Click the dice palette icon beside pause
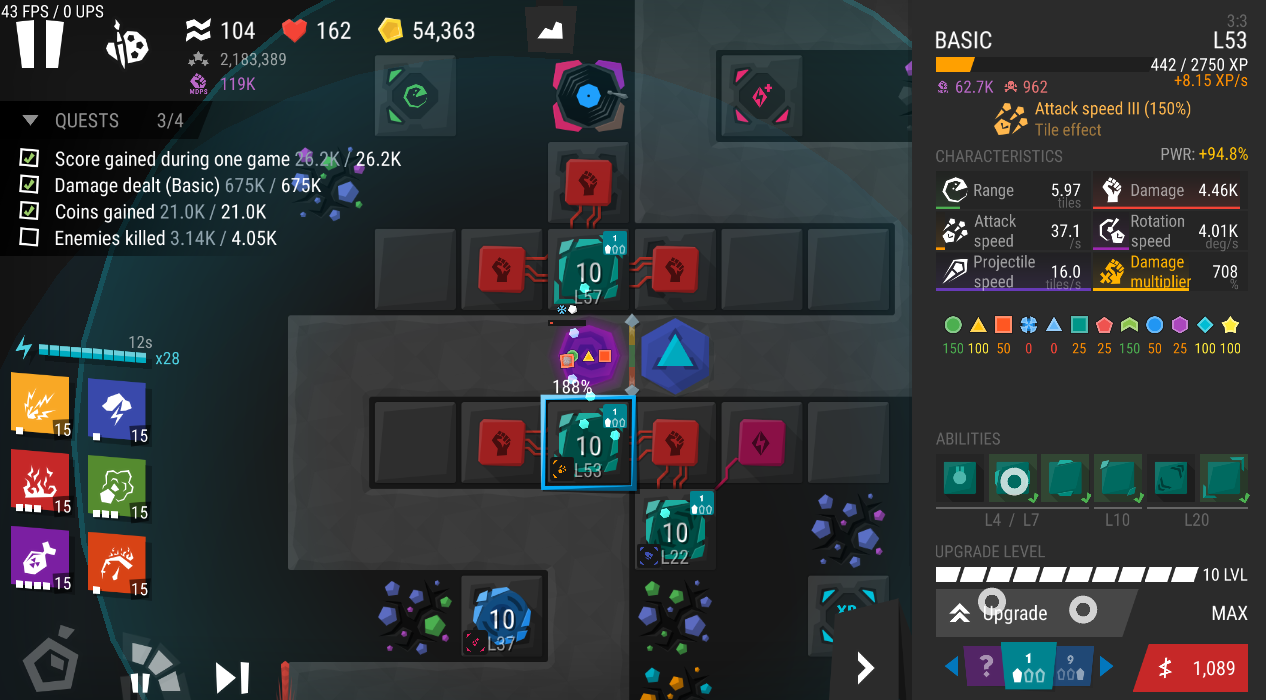Image resolution: width=1266 pixels, height=700 pixels. 127,44
